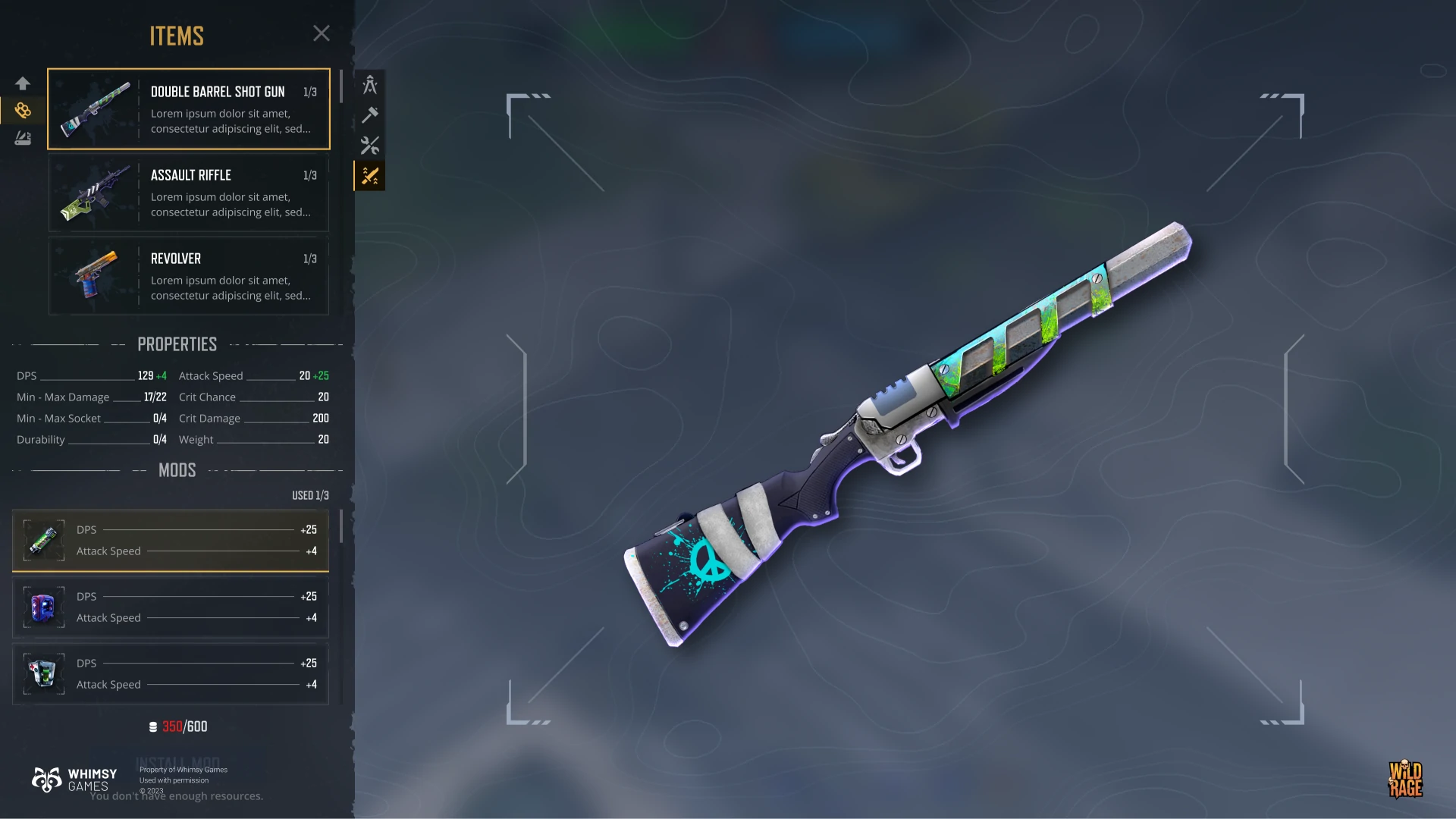Viewport: 1456px width, 819px height.
Task: Select the hammer tool tab
Action: 370,115
